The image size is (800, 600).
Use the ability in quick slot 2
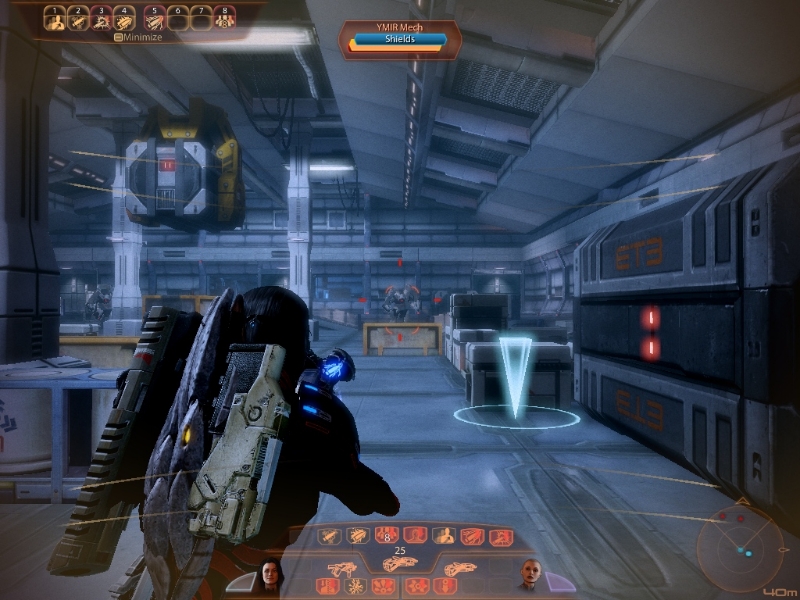pos(80,20)
